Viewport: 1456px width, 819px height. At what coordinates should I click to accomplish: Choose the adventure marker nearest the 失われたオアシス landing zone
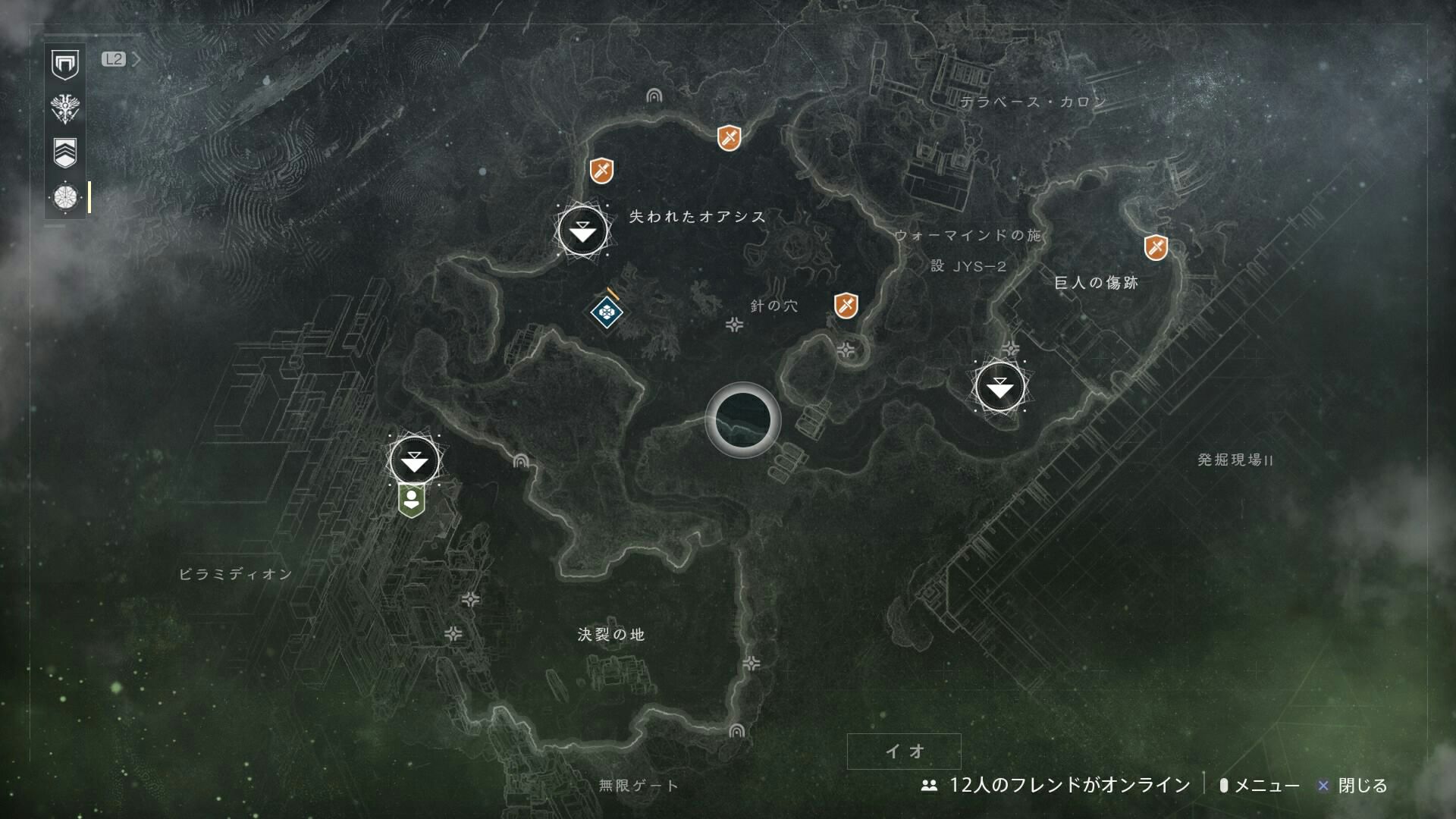(601, 170)
